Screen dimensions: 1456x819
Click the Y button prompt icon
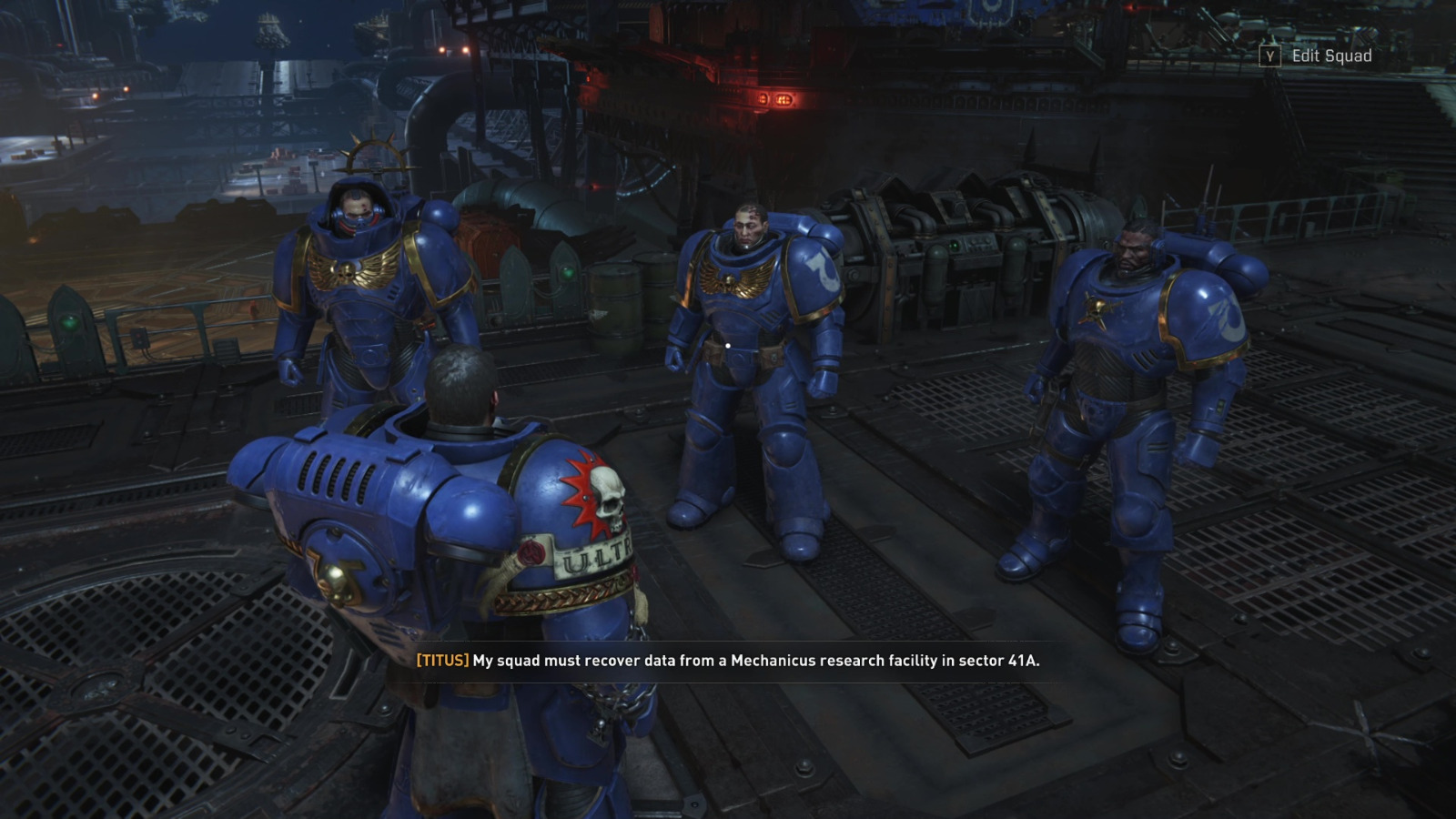coord(1269,56)
